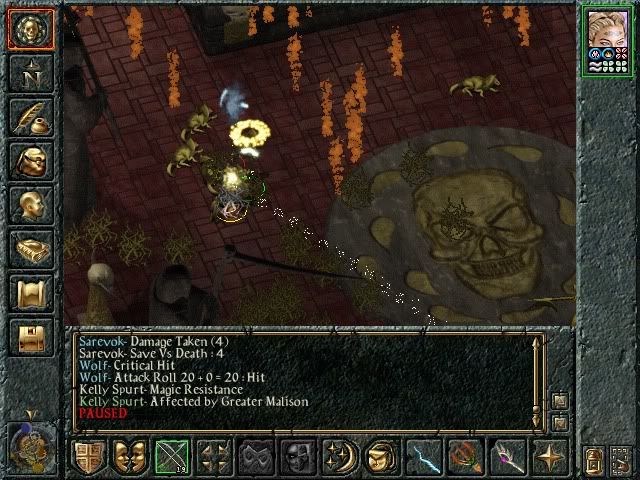
Task: Show the character record with the bald head icon
Action: click(31, 205)
